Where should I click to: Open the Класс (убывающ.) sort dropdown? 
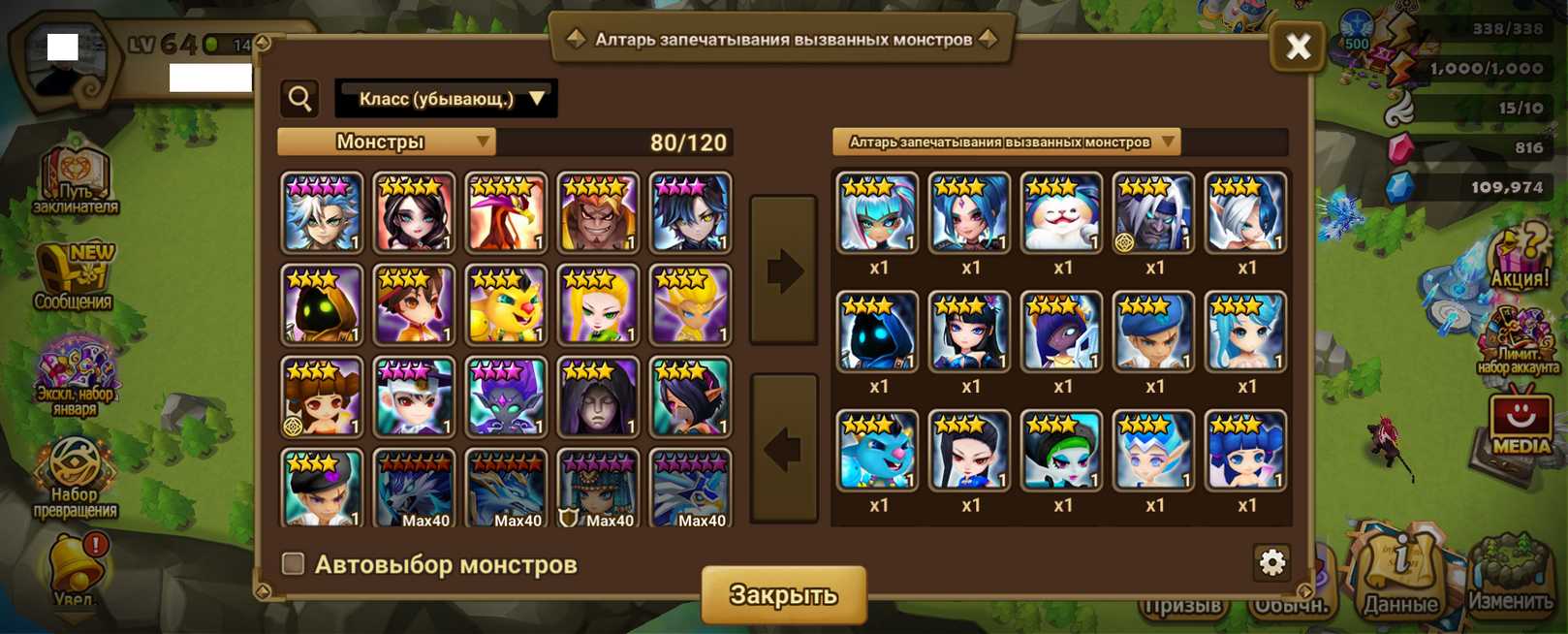coord(446,98)
